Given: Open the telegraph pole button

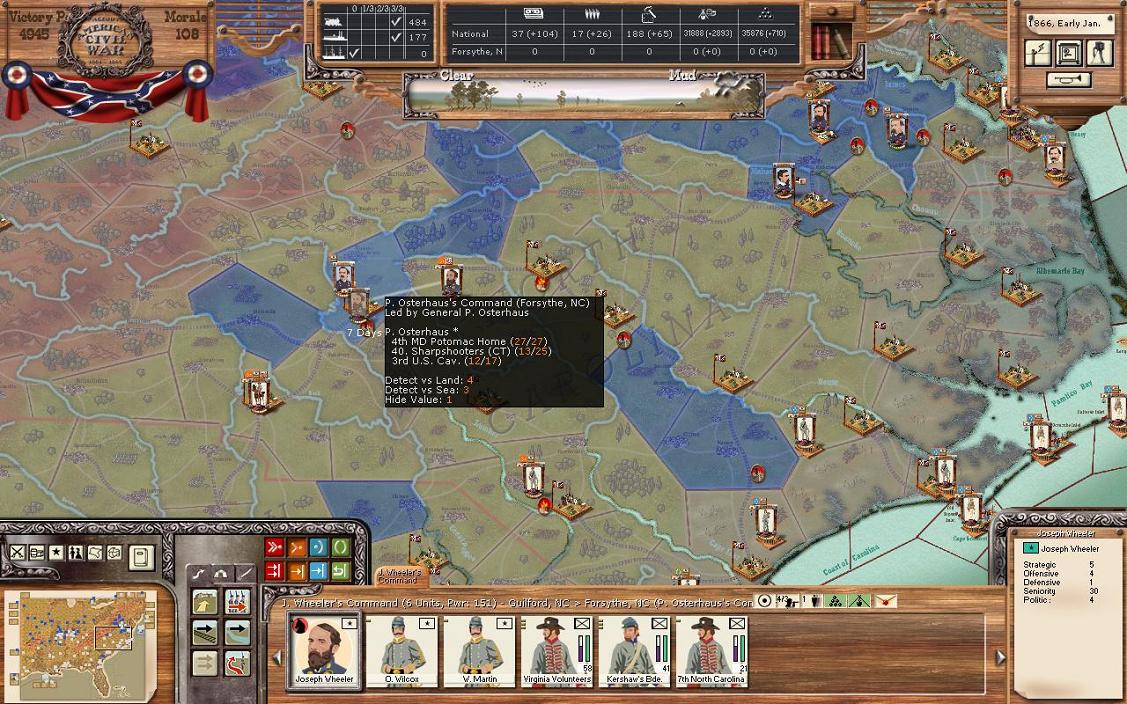Looking at the screenshot, I should point(1038,53).
